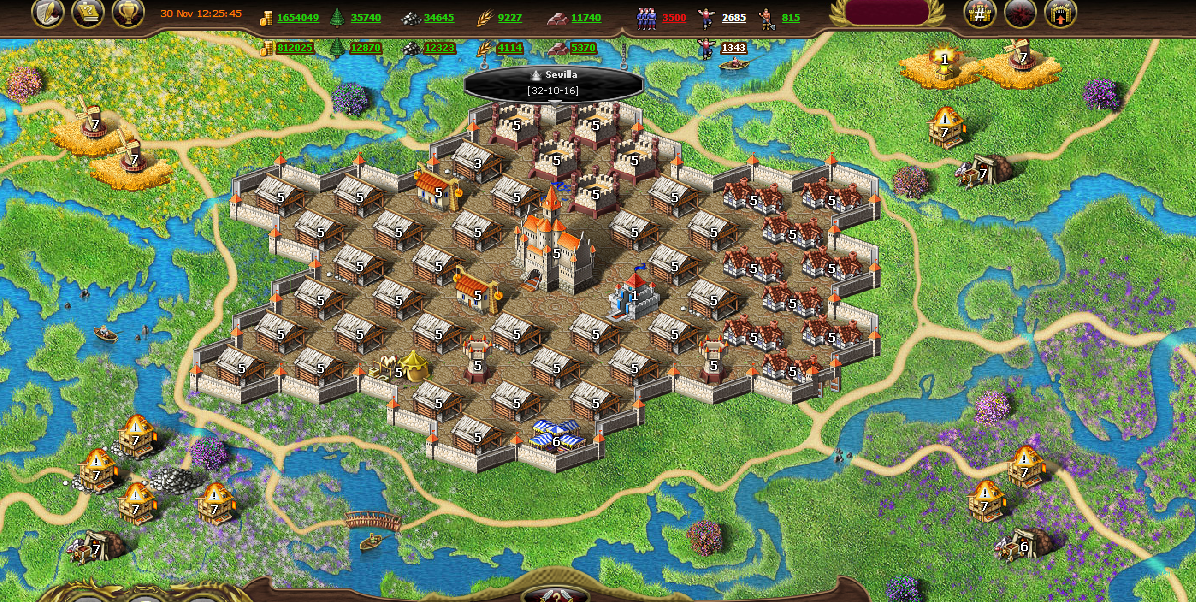The height and width of the screenshot is (602, 1196).
Task: Open the question mark book icon
Action: tap(88, 12)
